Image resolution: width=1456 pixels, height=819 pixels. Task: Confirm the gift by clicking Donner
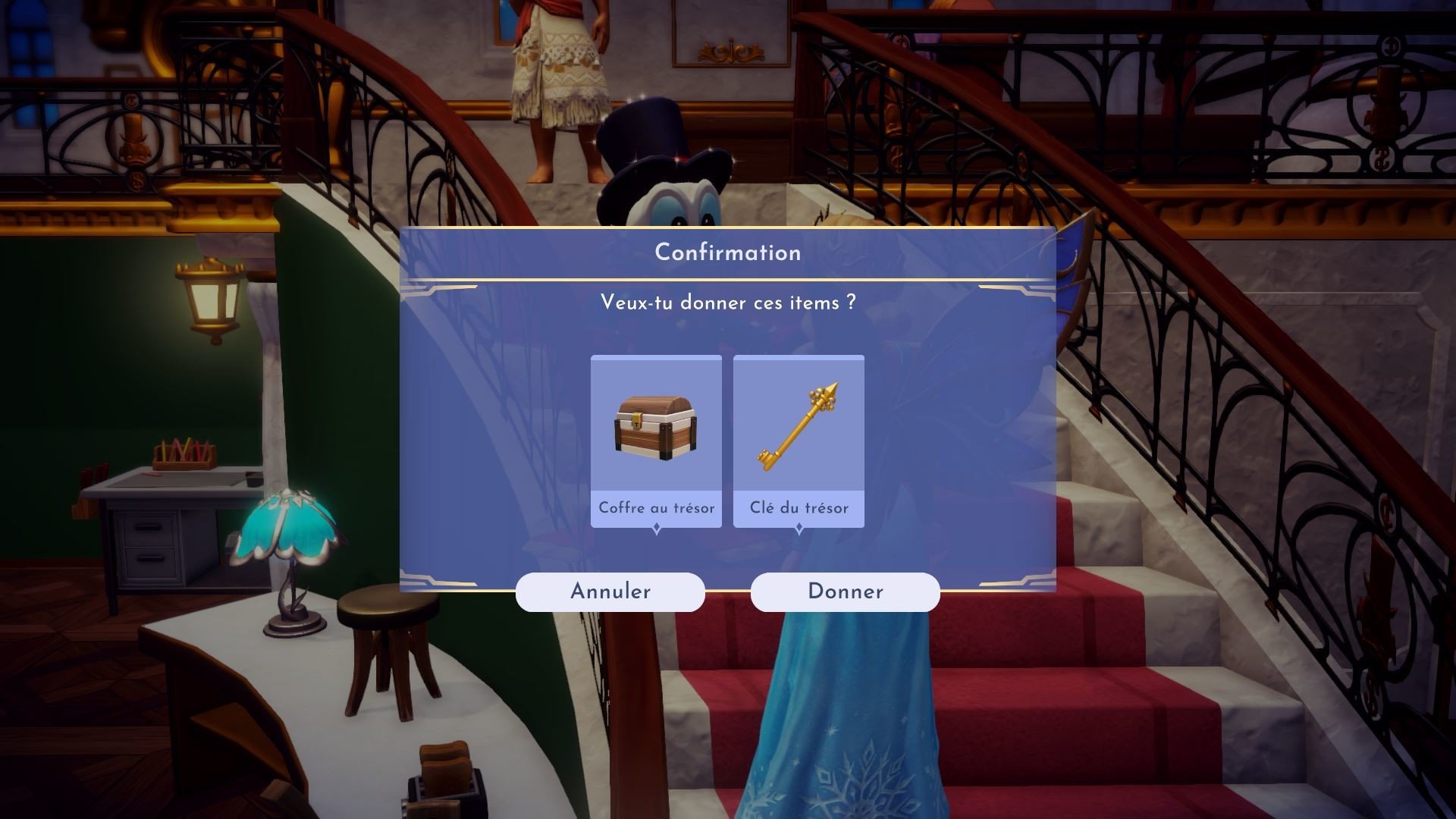[845, 591]
